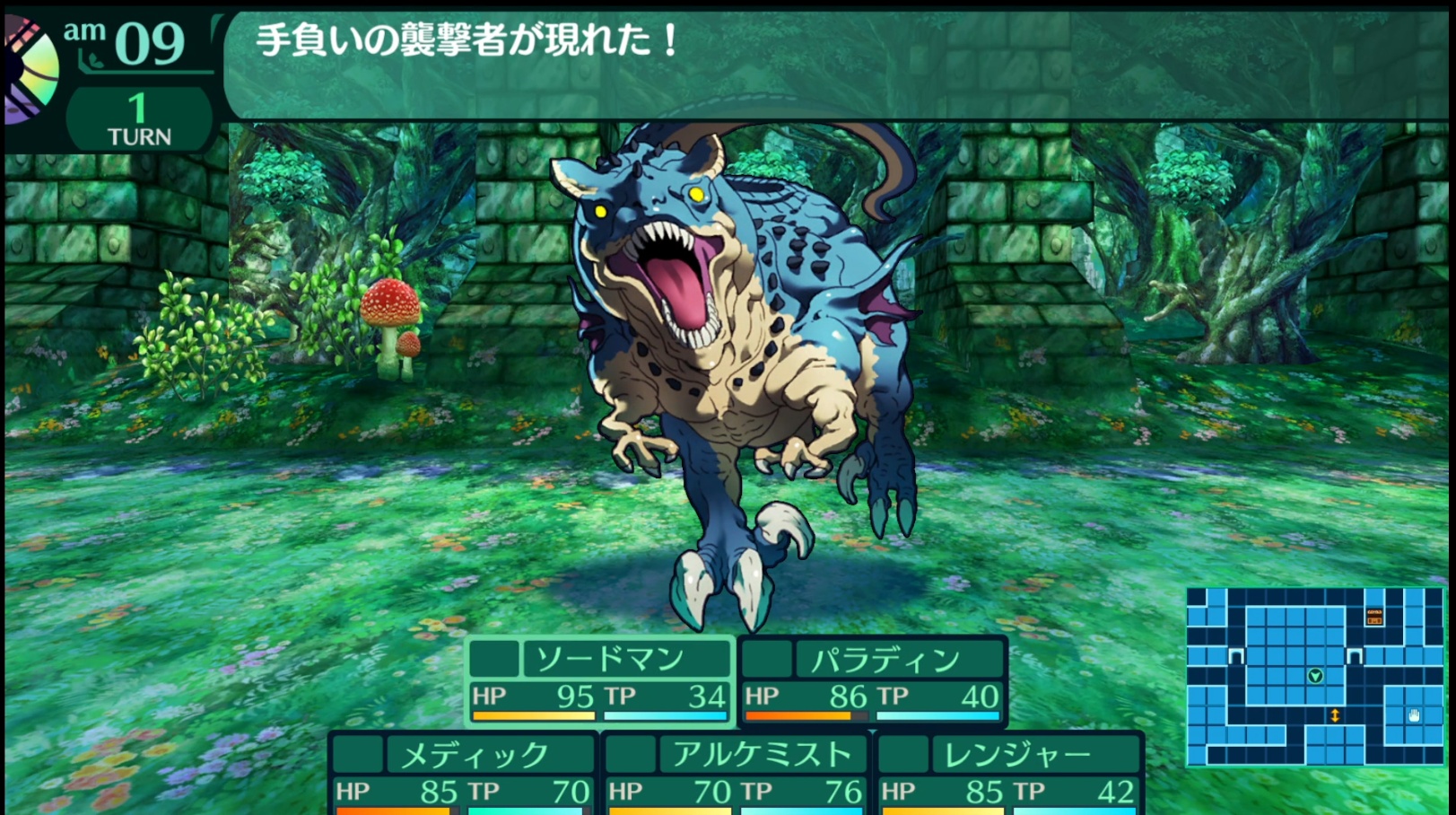Select the アルケミスト party member panel

click(736, 773)
